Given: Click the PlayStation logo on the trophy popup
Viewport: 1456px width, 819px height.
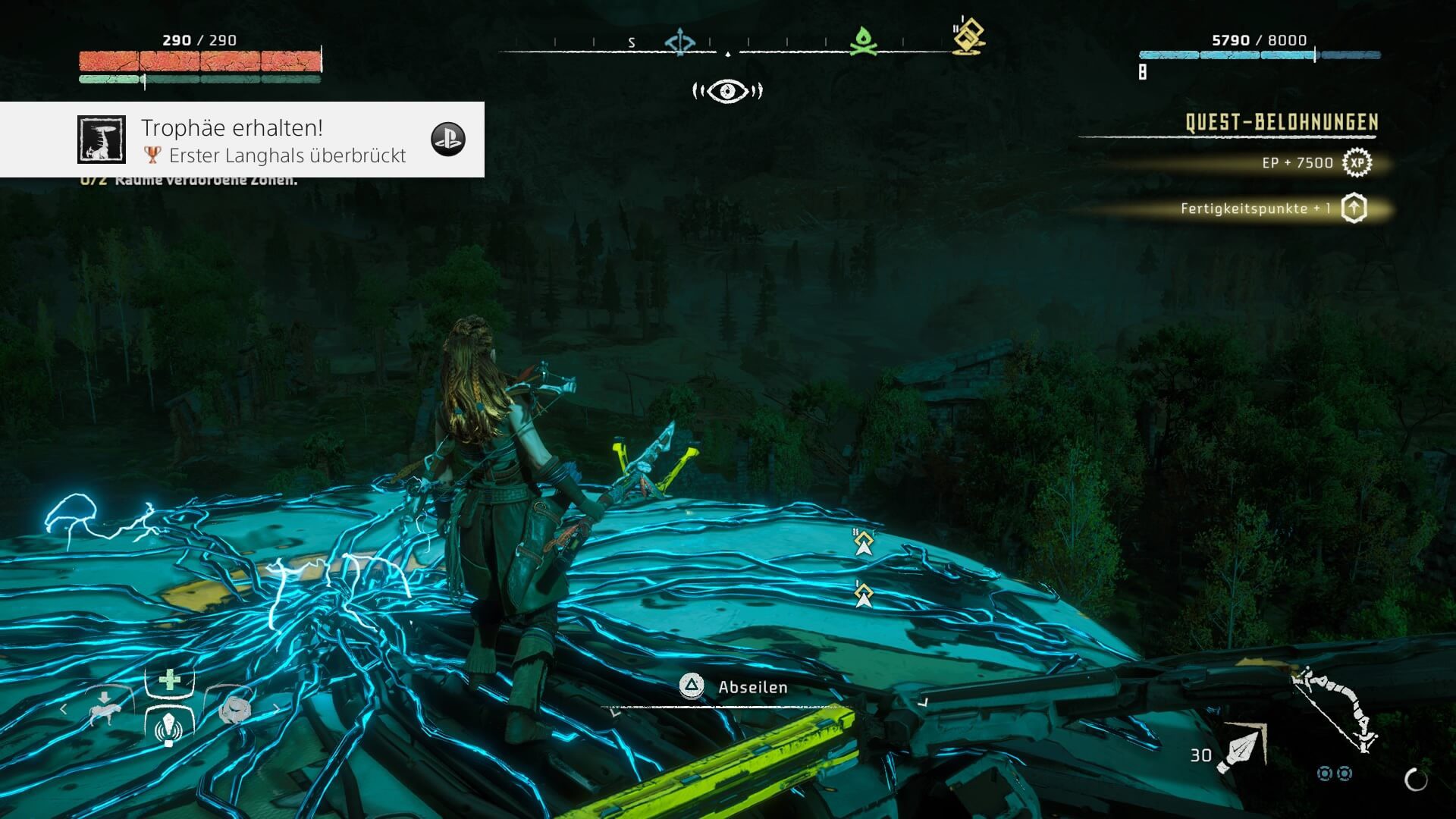Looking at the screenshot, I should (x=447, y=140).
